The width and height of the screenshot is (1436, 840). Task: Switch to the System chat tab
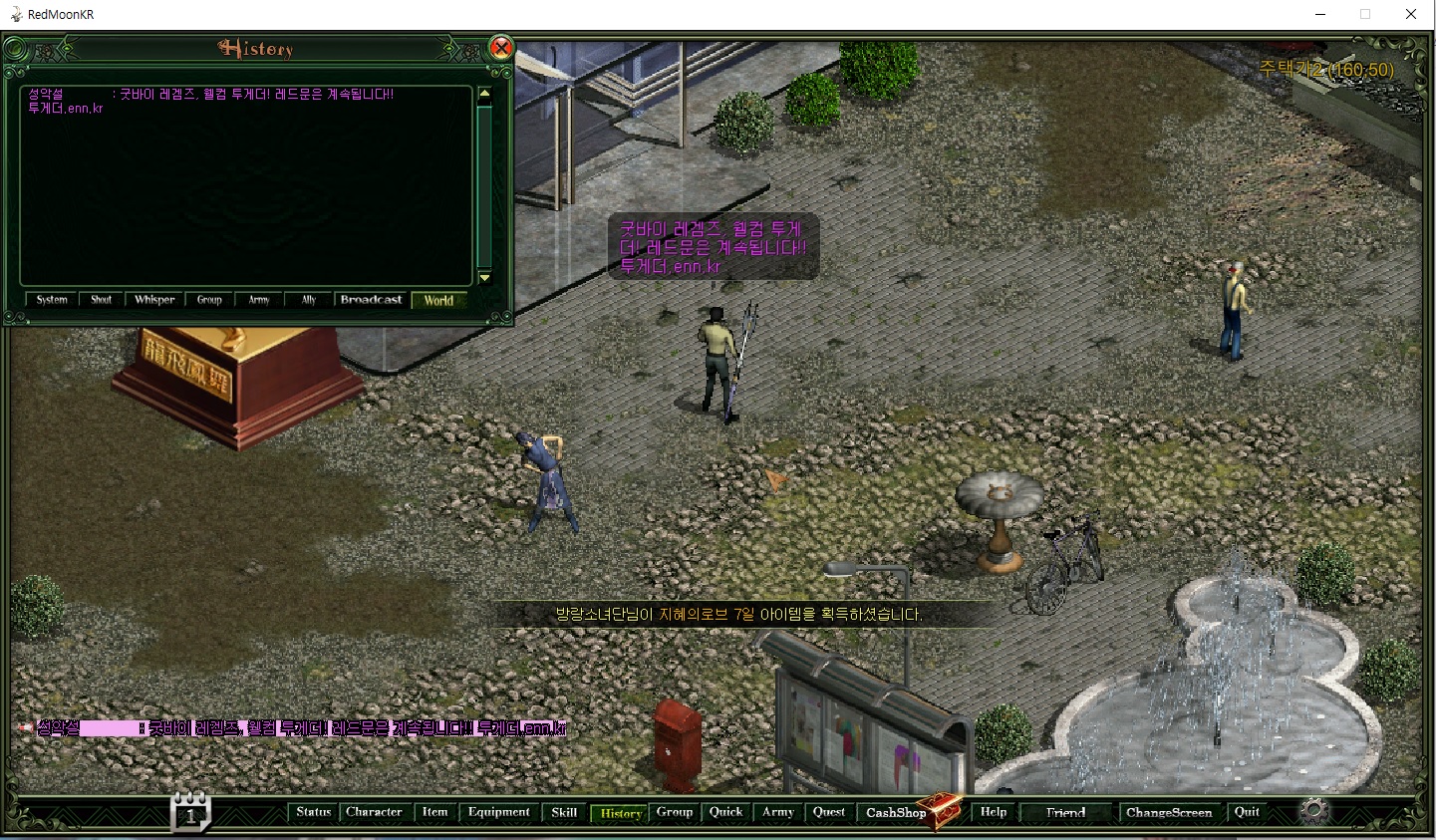point(52,300)
